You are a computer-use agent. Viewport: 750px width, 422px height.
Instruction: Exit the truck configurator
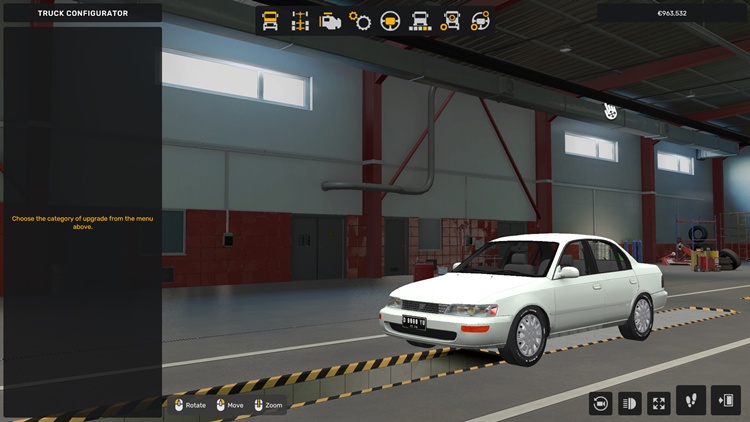click(x=725, y=401)
